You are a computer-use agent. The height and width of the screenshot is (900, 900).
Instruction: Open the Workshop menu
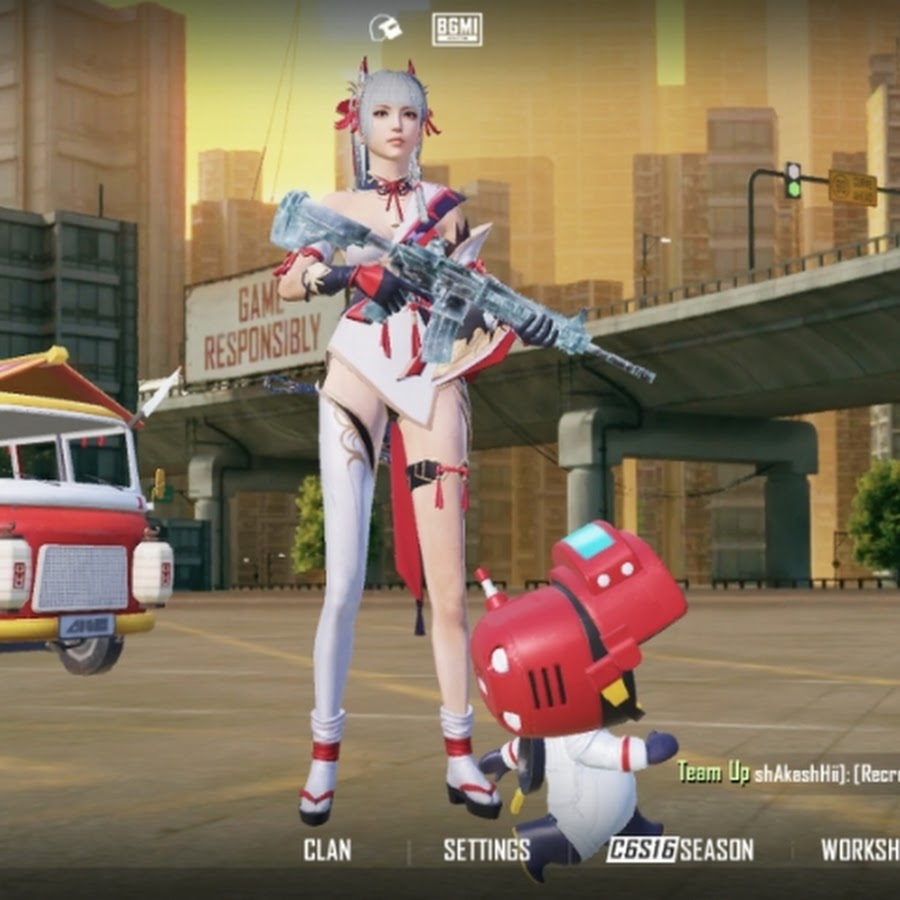pos(860,850)
